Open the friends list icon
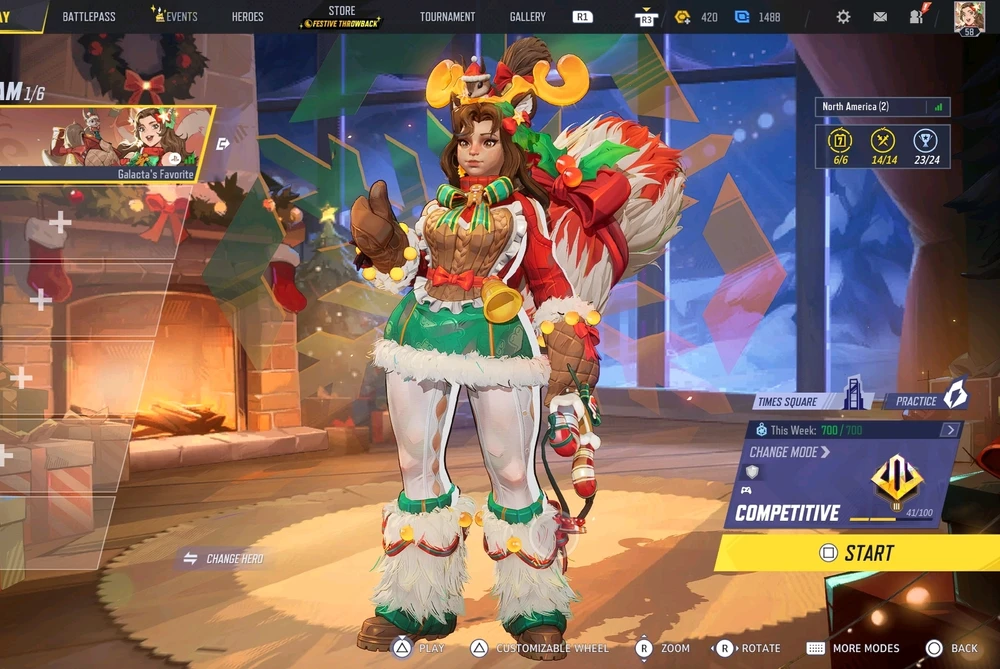 pyautogui.click(x=917, y=16)
